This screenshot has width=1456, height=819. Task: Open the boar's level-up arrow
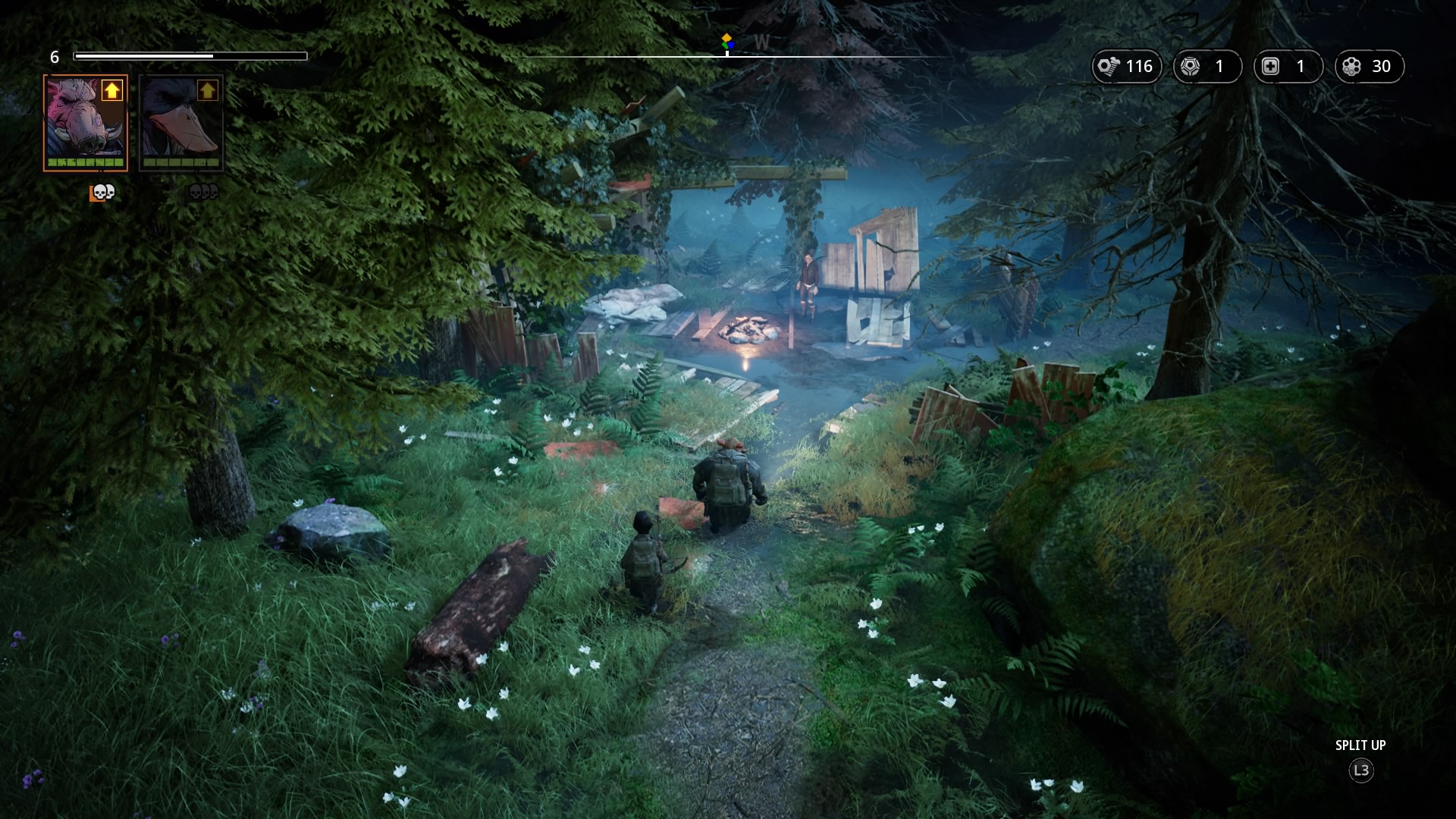(x=112, y=91)
